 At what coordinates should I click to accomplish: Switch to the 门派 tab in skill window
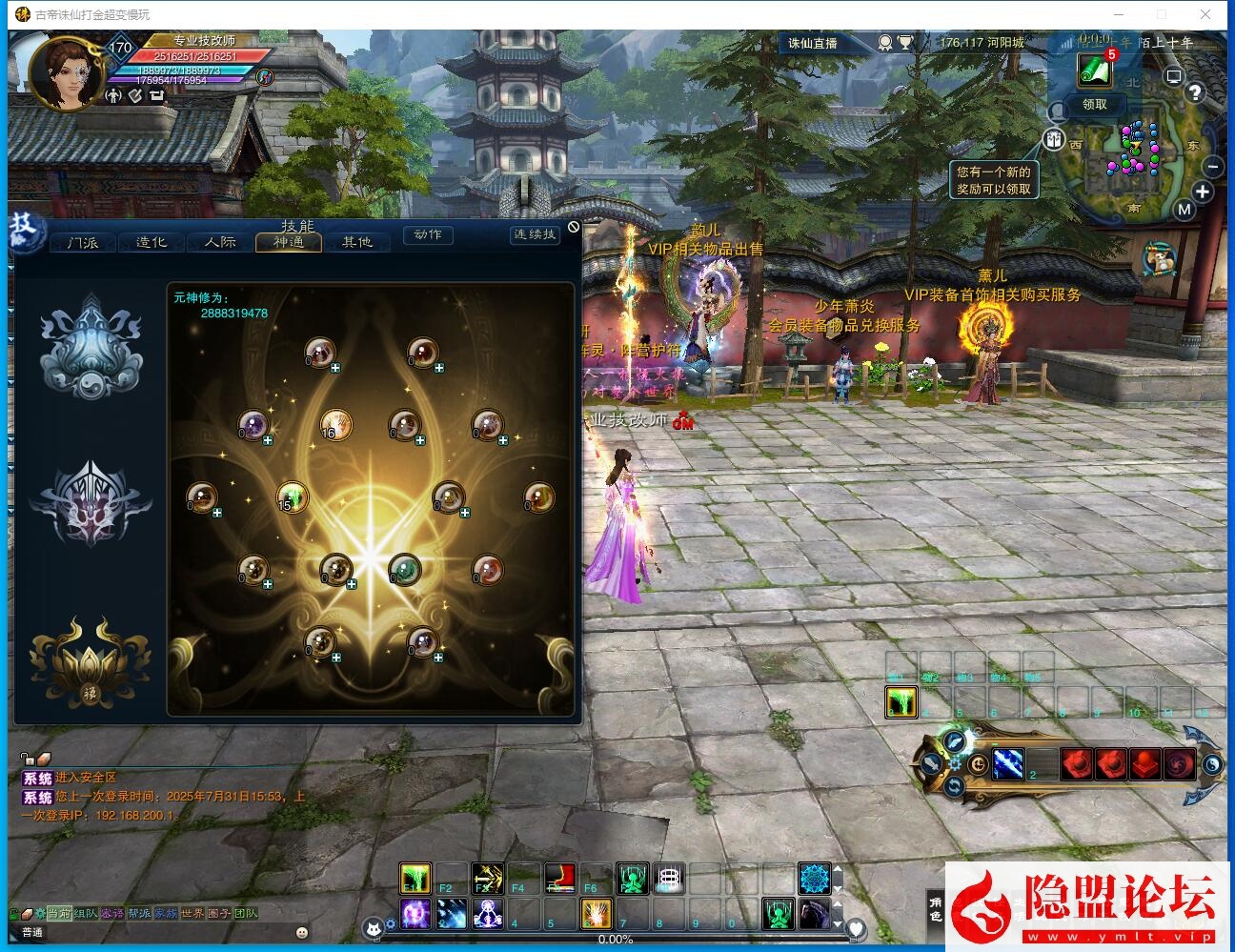[81, 242]
